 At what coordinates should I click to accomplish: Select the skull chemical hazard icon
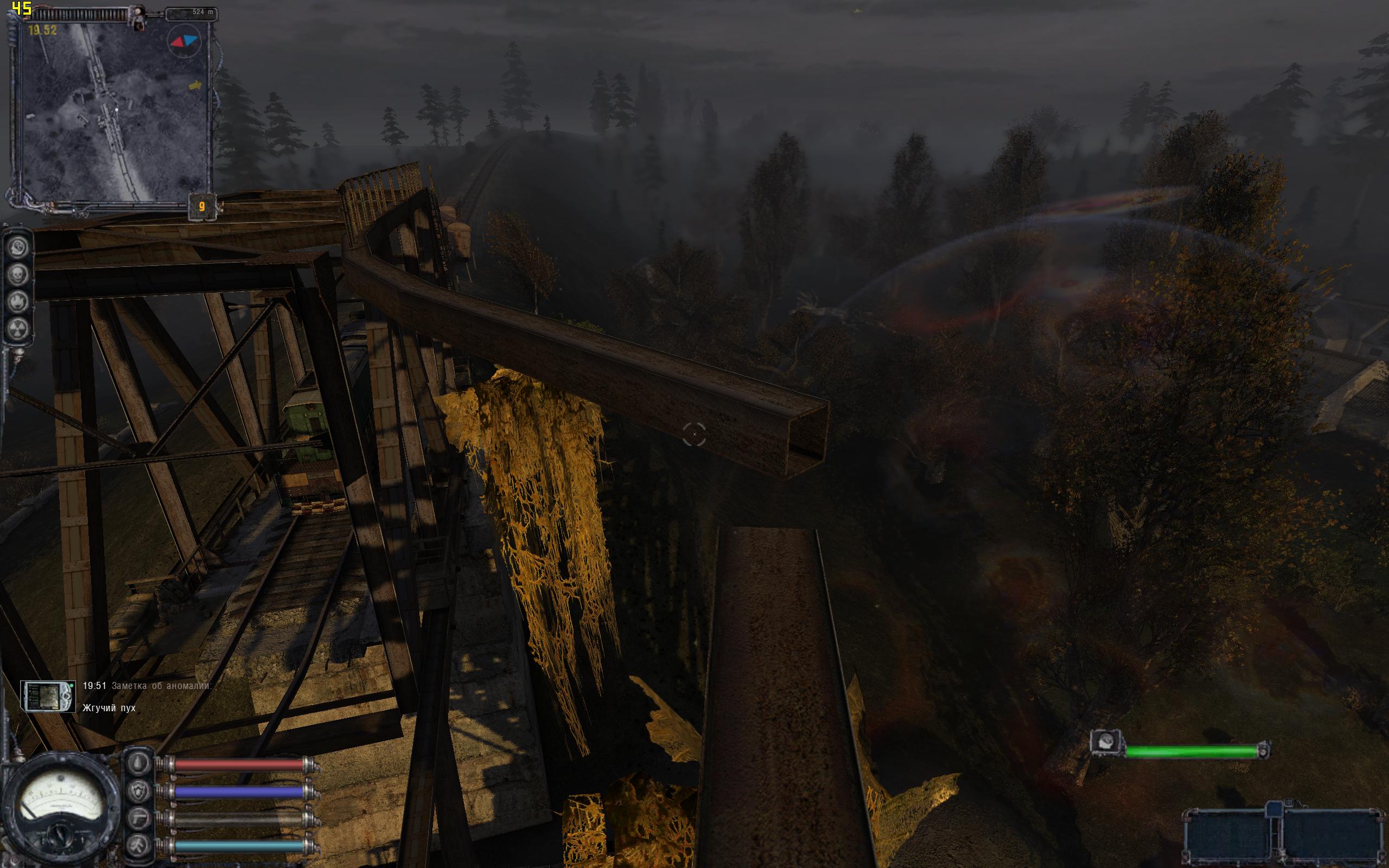pos(18,275)
